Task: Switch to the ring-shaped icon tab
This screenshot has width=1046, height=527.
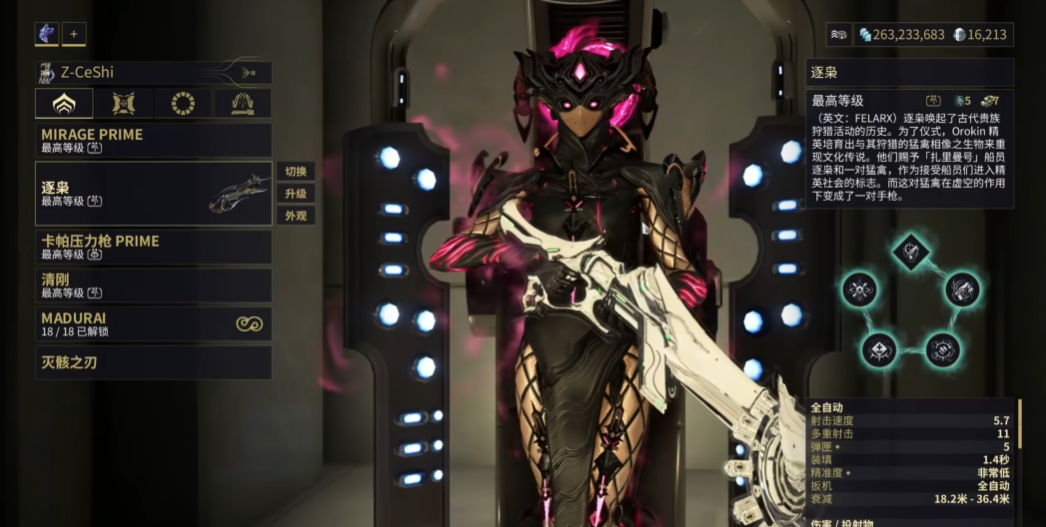Action: [183, 103]
